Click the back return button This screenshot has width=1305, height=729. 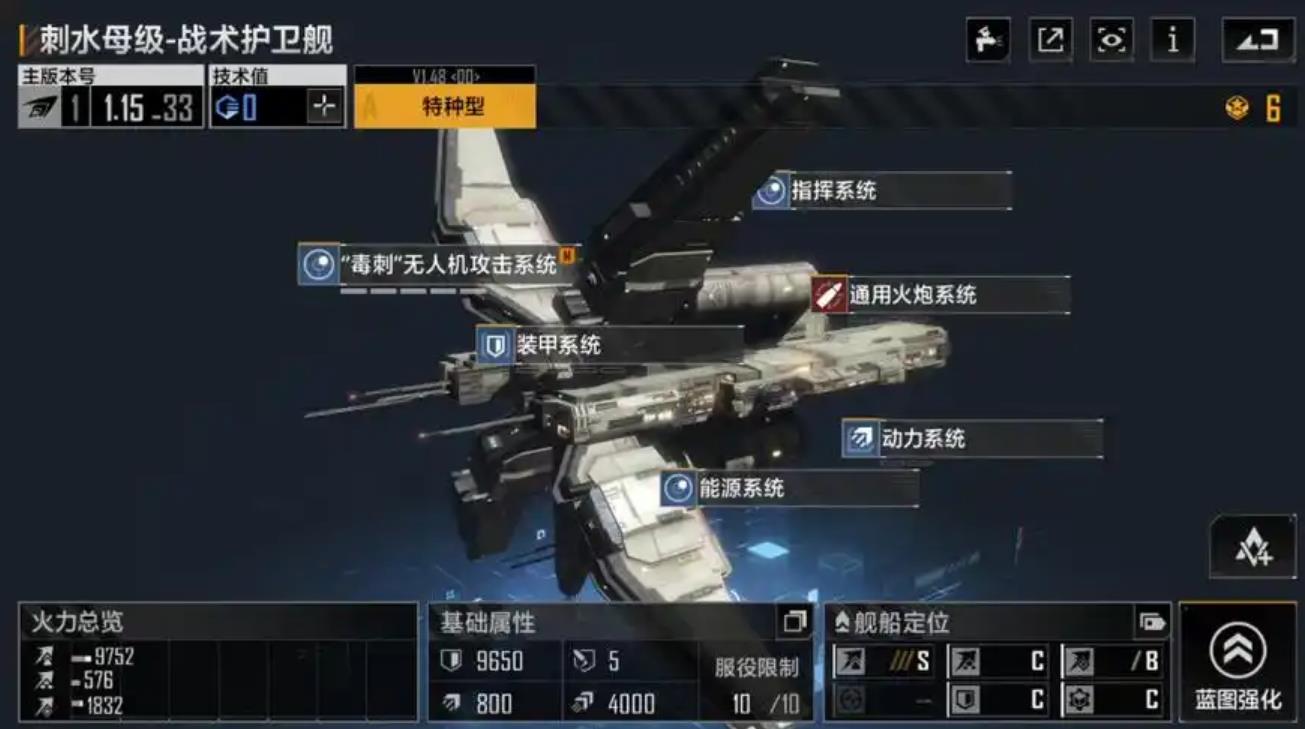point(1257,40)
